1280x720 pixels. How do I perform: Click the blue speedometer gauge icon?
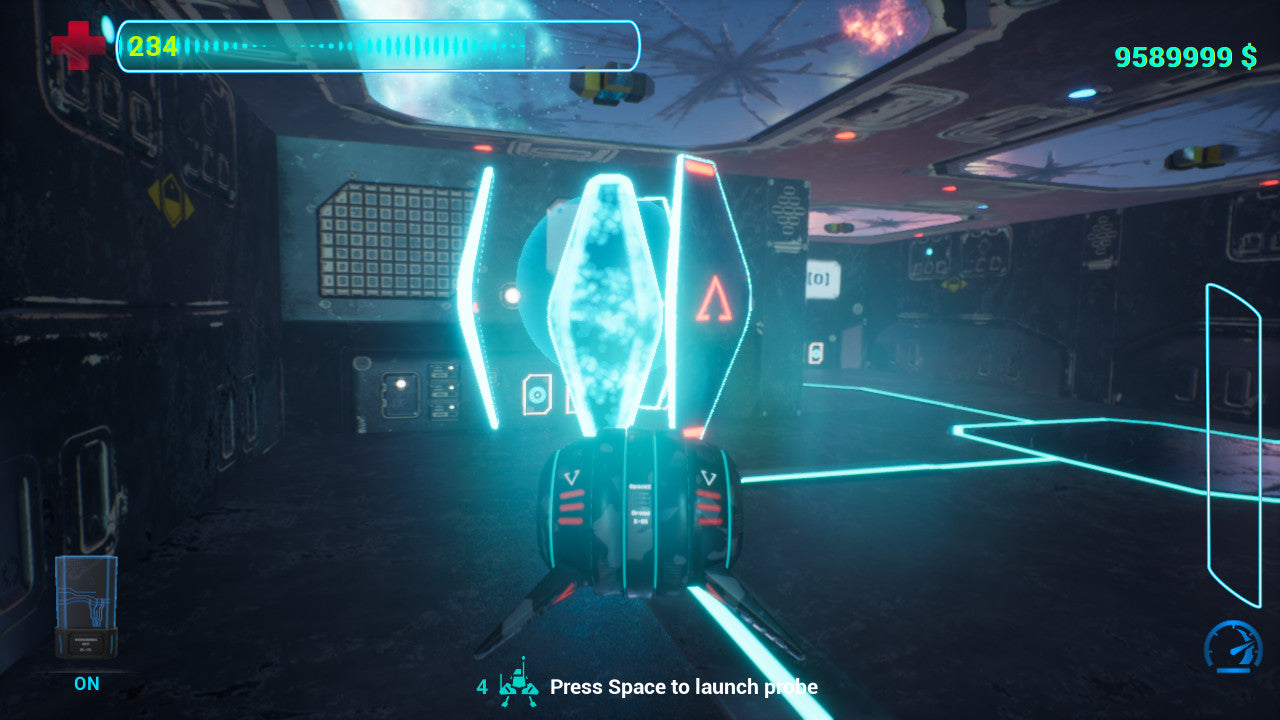[x=1233, y=646]
